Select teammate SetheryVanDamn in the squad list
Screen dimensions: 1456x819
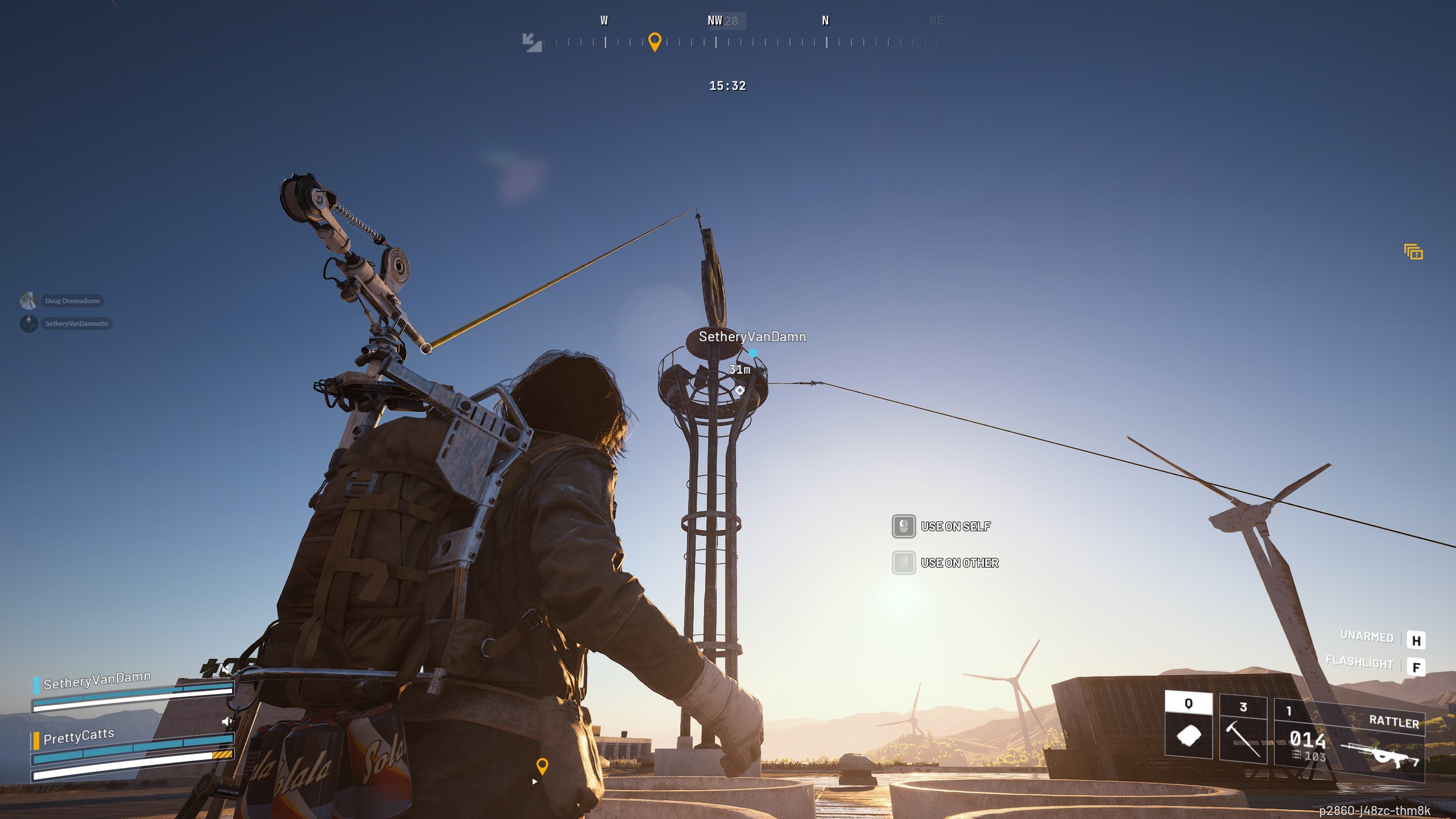(x=97, y=681)
